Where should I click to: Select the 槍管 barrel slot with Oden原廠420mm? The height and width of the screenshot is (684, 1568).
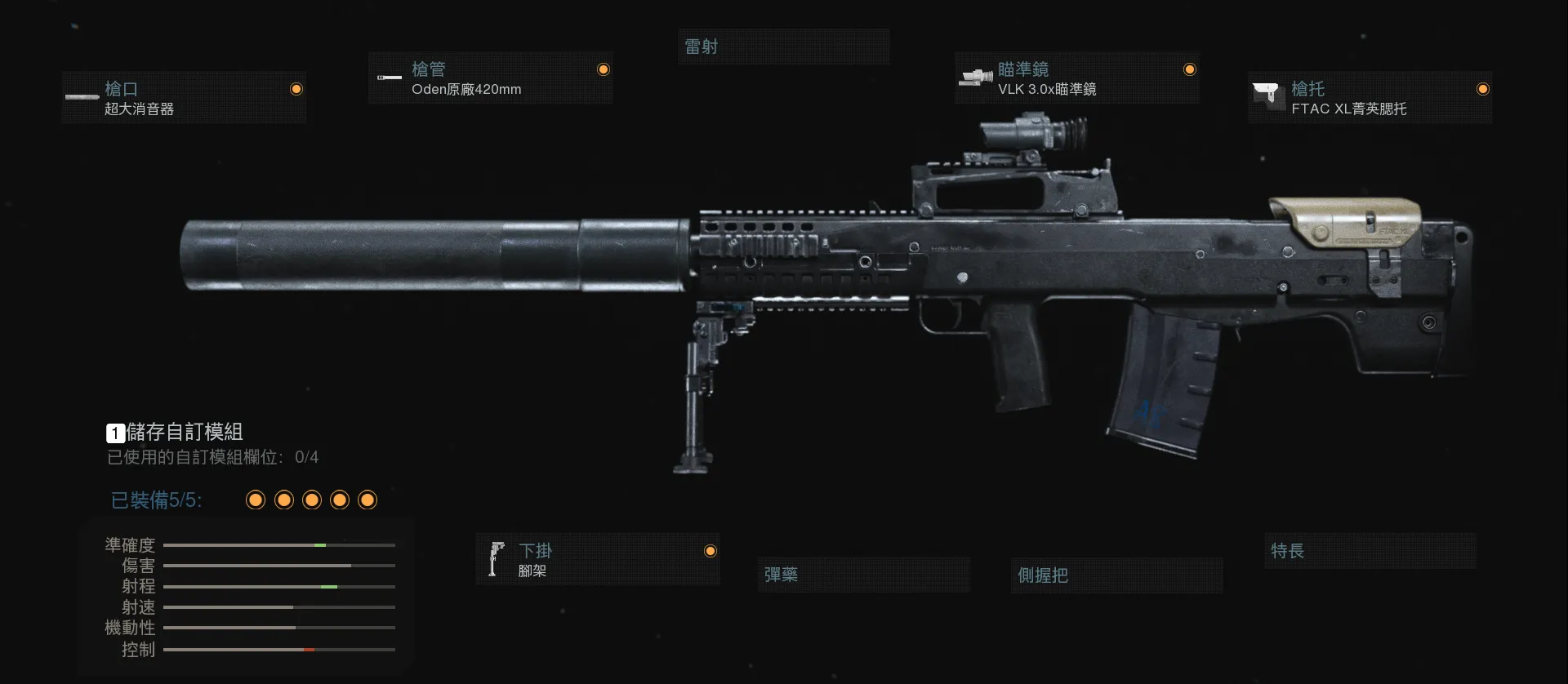490,78
